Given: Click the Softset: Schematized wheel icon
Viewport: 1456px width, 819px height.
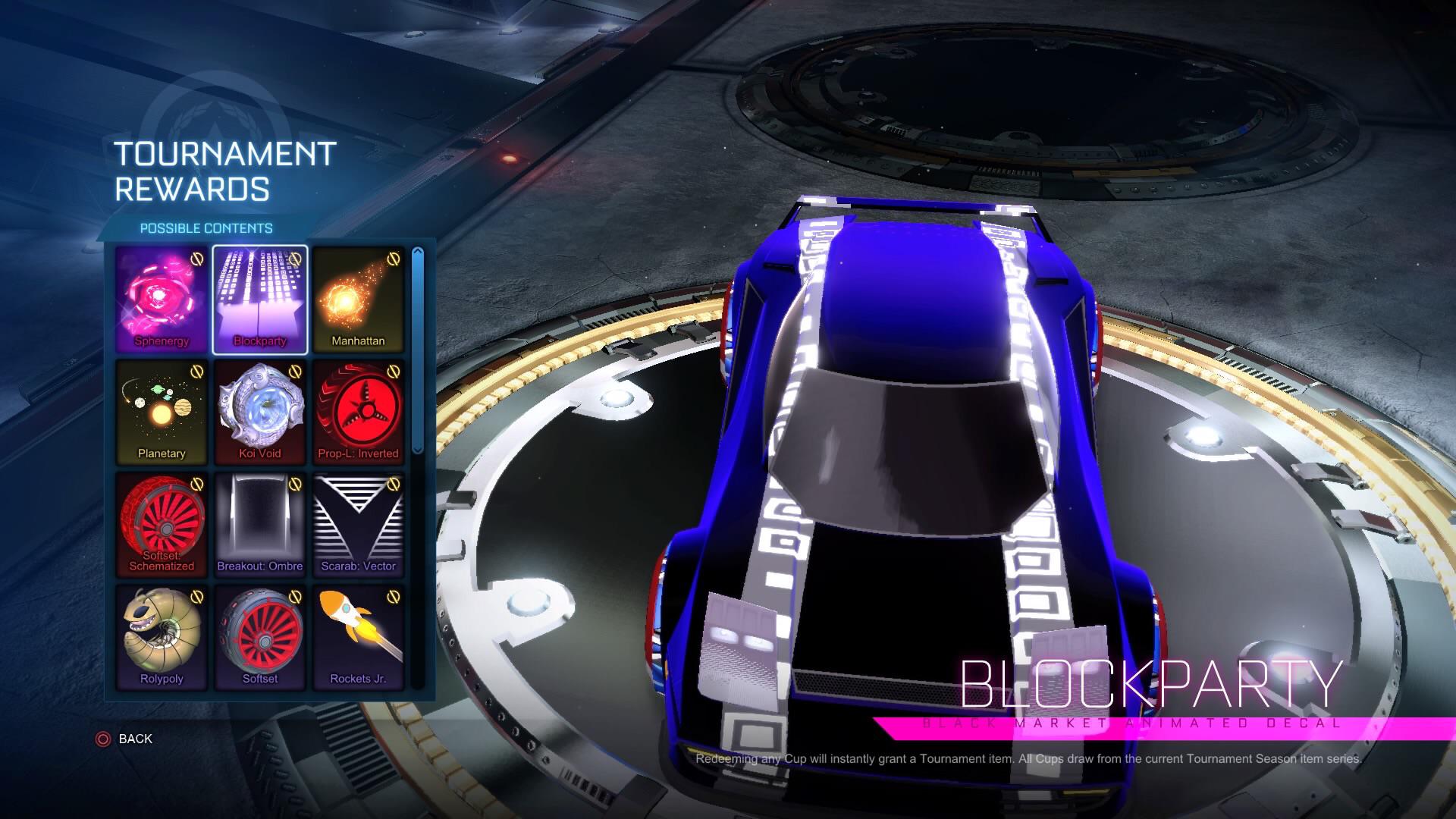Looking at the screenshot, I should coord(162,525).
